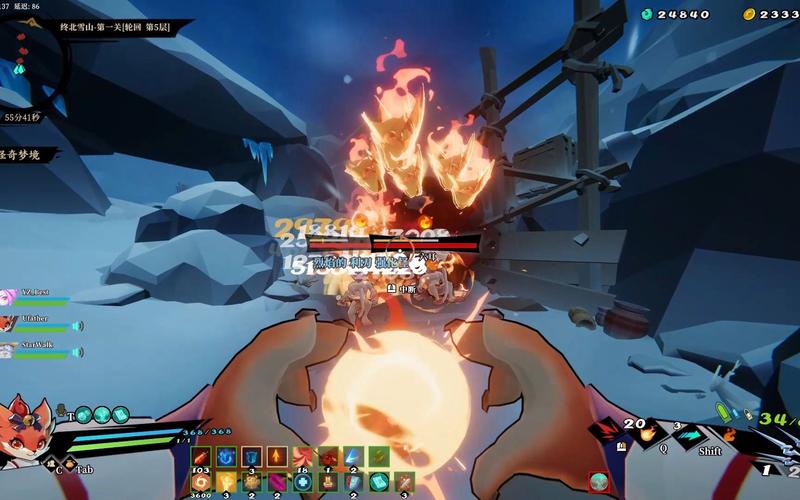Select the round teal card scroll
The image size is (800, 500).
click(379, 482)
